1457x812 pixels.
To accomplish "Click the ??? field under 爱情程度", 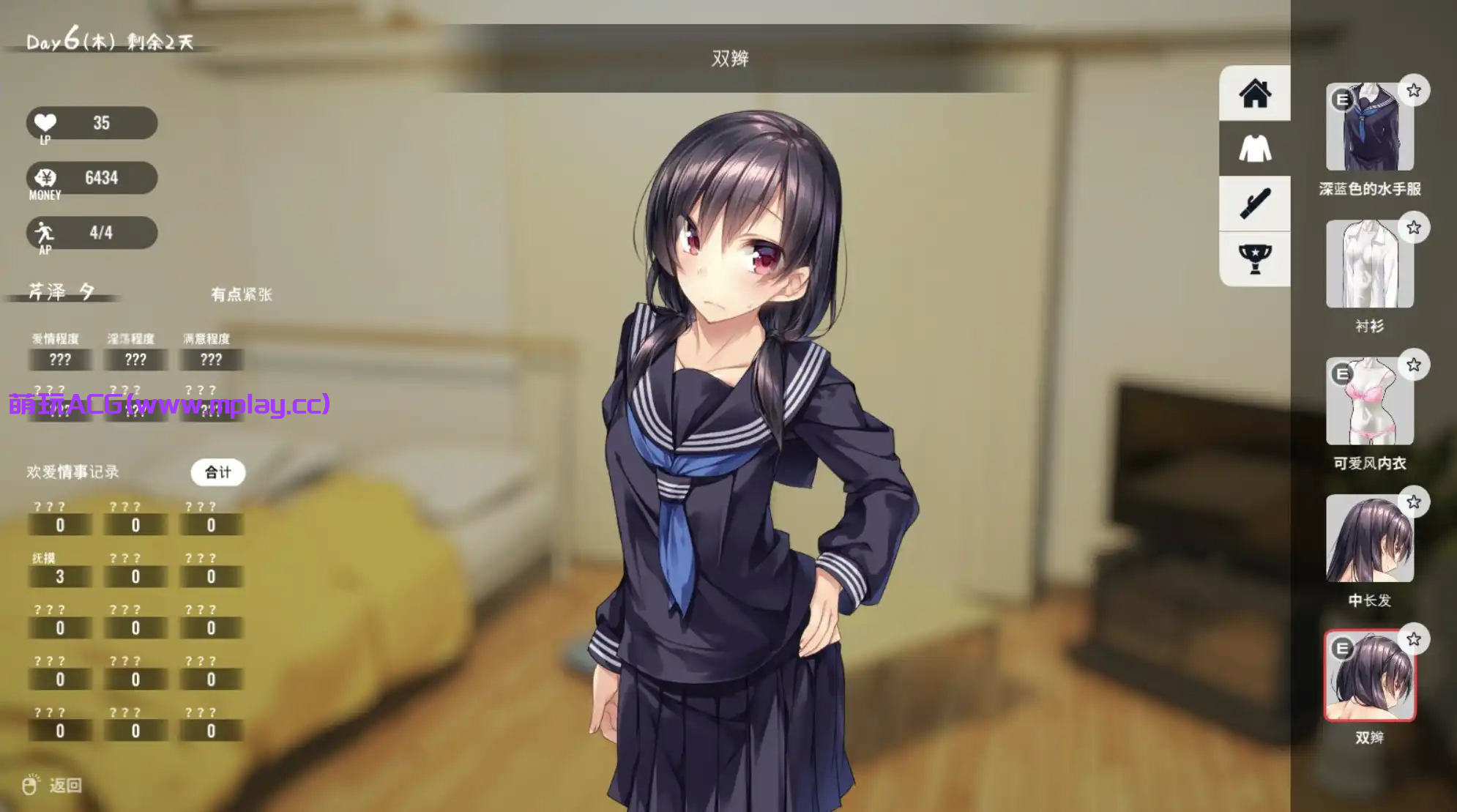I will click(x=60, y=360).
